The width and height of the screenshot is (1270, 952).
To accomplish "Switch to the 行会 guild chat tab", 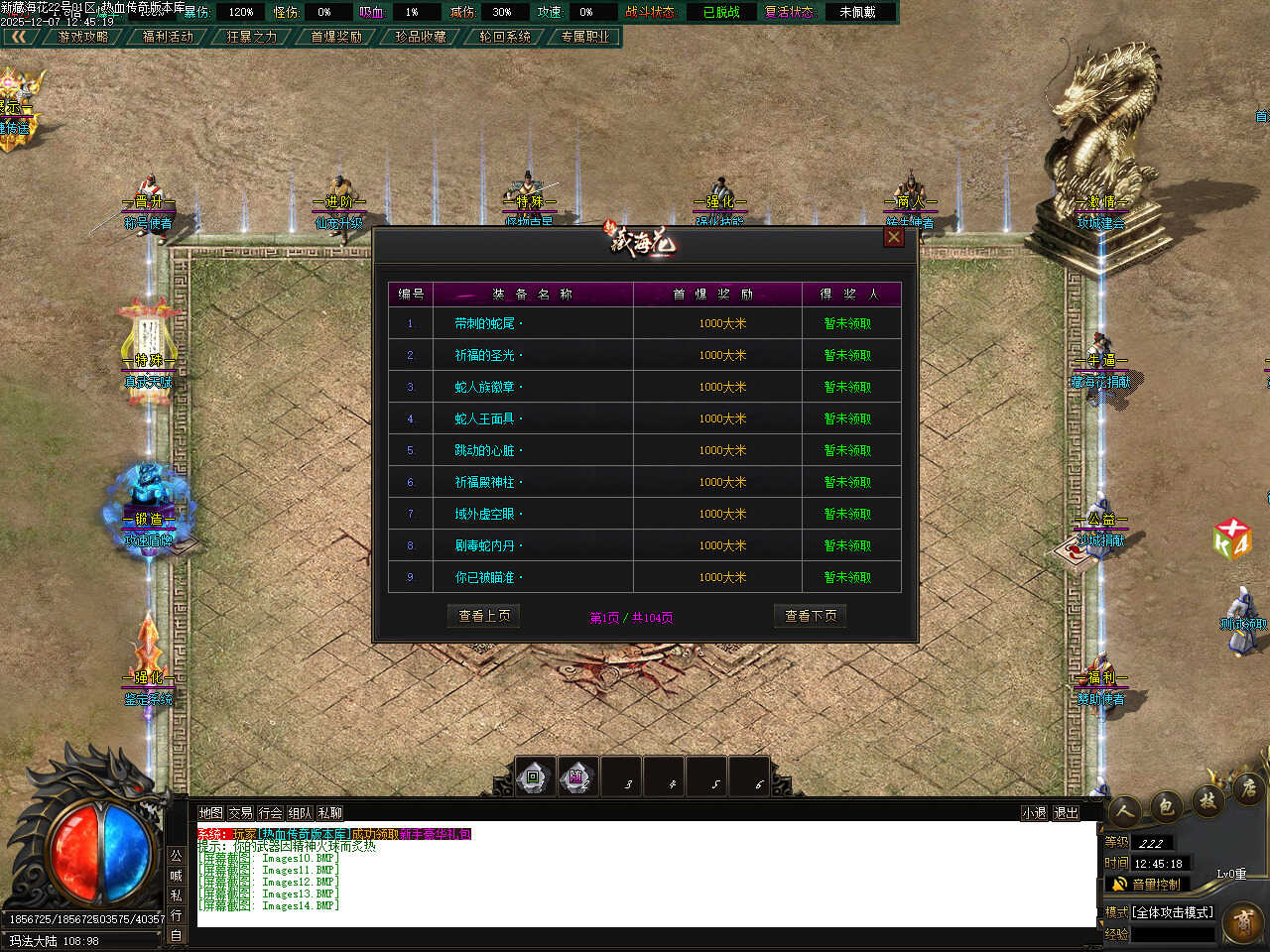I will click(x=271, y=813).
